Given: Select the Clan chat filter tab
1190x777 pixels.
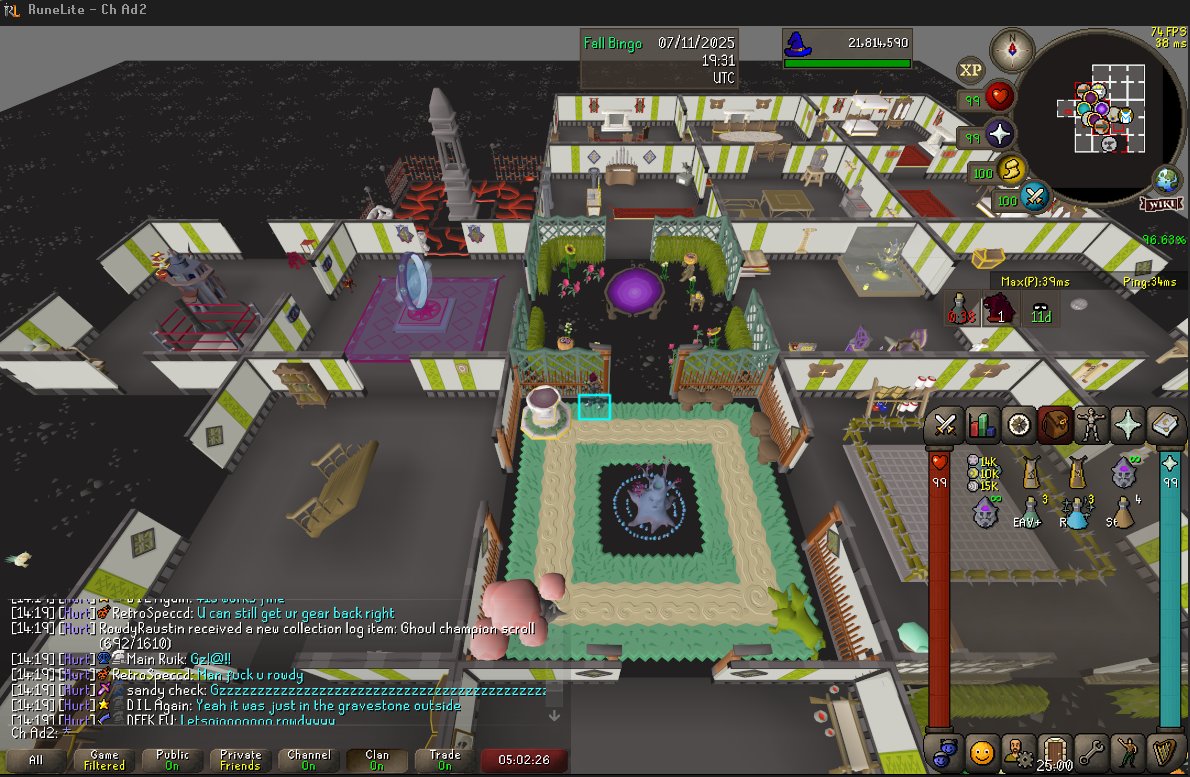Looking at the screenshot, I should click(376, 761).
